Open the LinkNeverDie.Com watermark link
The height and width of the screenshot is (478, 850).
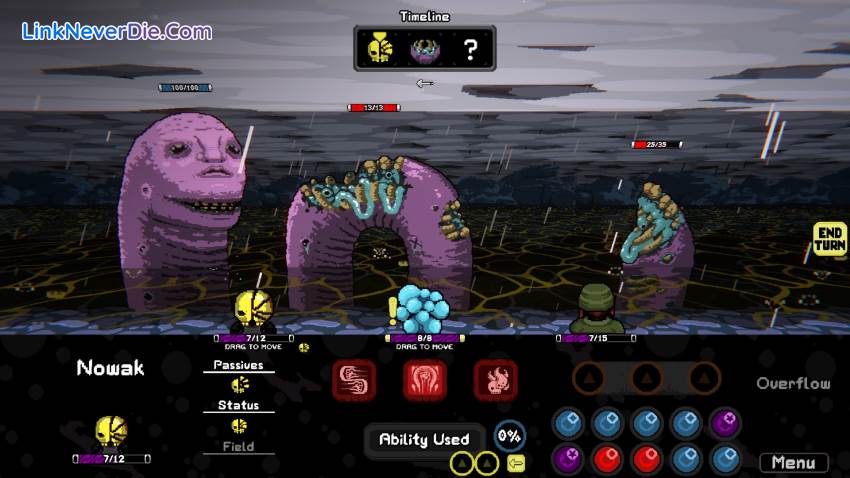click(117, 31)
